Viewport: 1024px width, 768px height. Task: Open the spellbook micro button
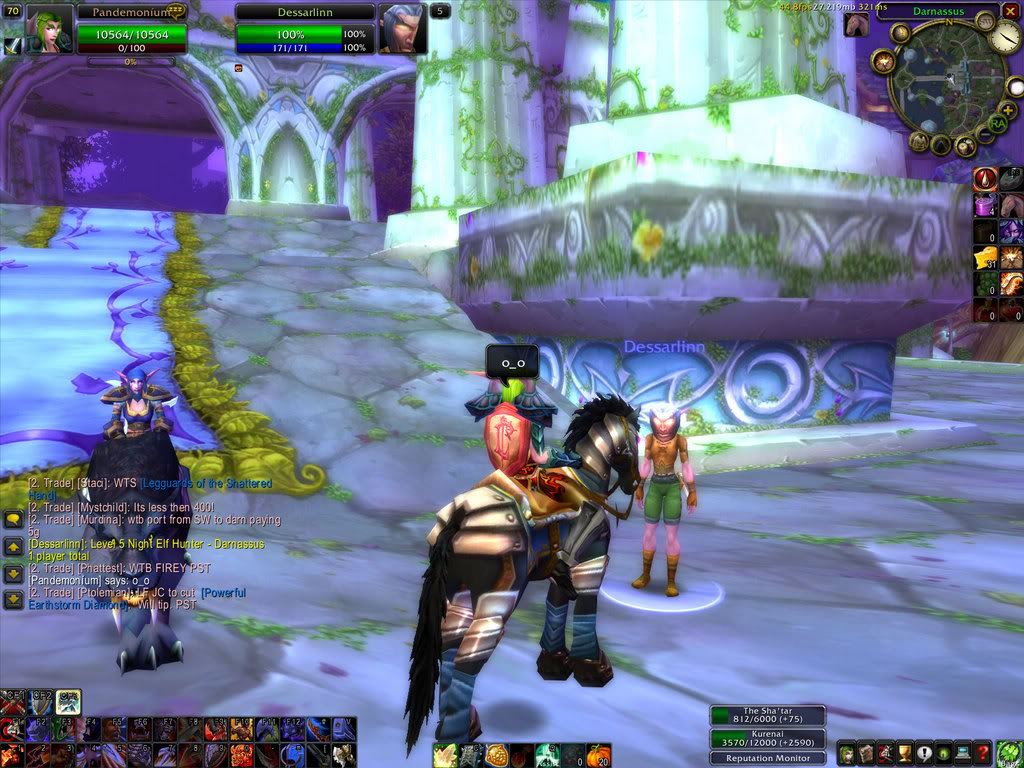866,754
